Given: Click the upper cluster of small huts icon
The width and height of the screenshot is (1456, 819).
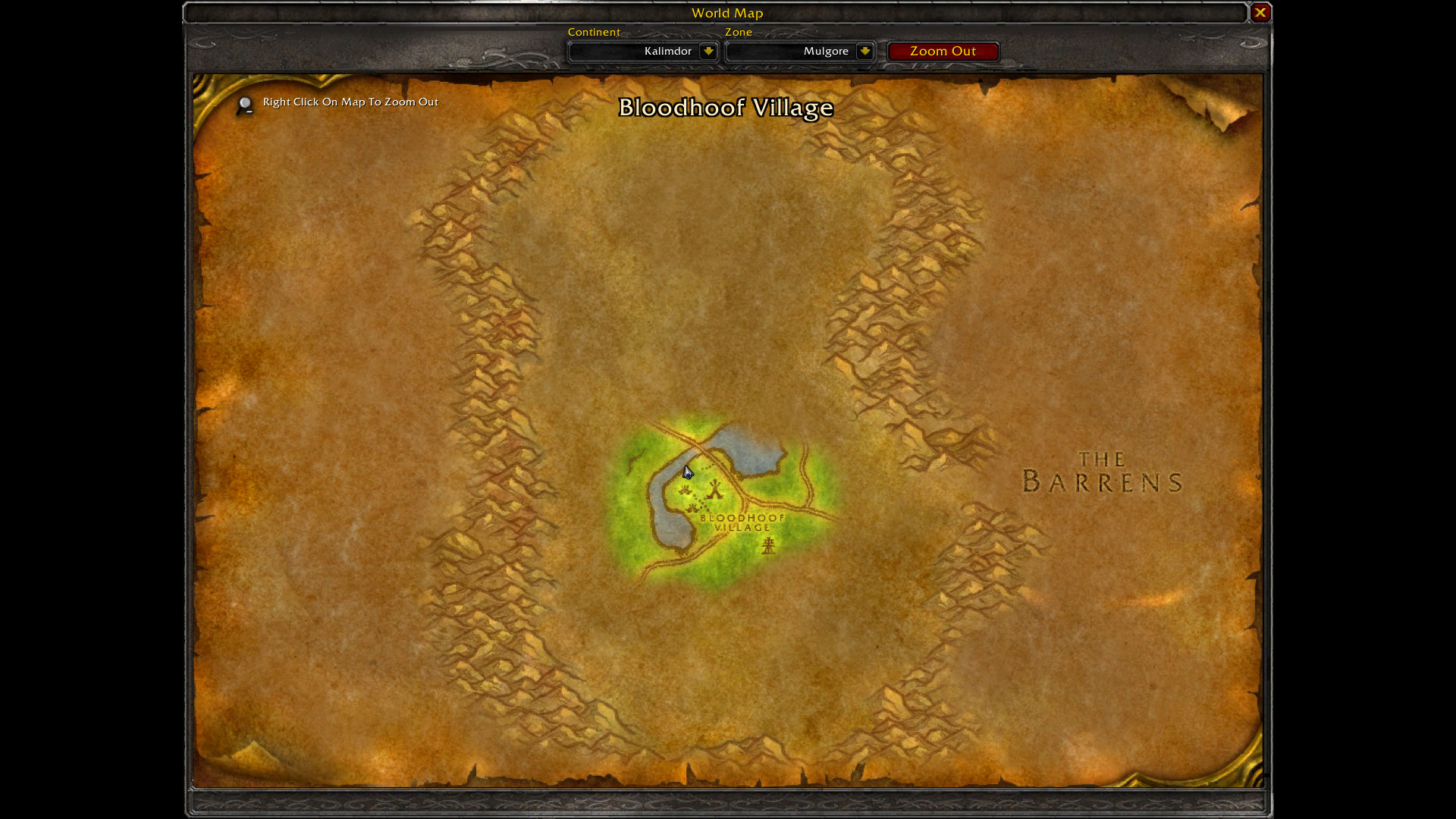Looking at the screenshot, I should click(x=685, y=490).
